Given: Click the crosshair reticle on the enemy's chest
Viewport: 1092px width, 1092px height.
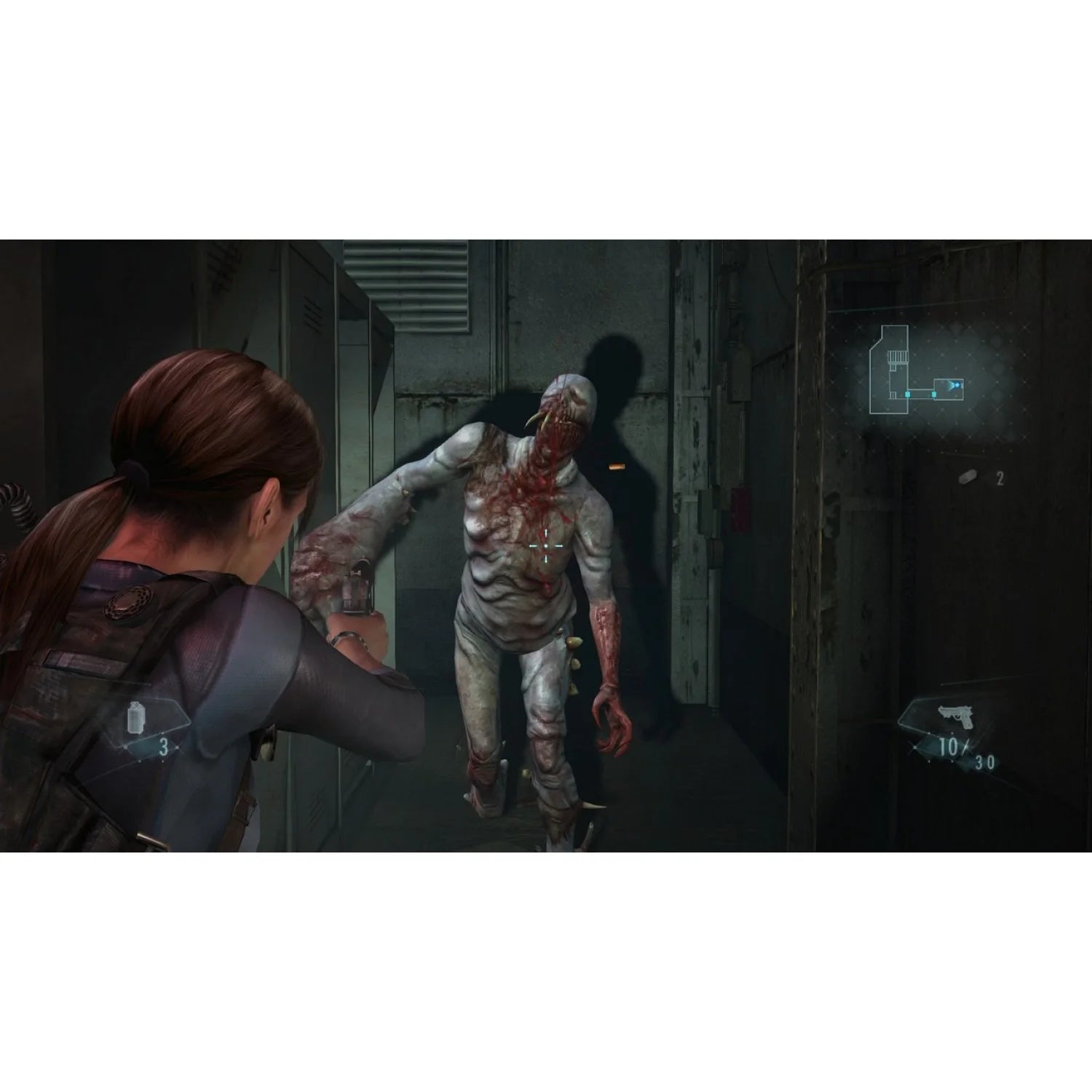Looking at the screenshot, I should click(546, 546).
